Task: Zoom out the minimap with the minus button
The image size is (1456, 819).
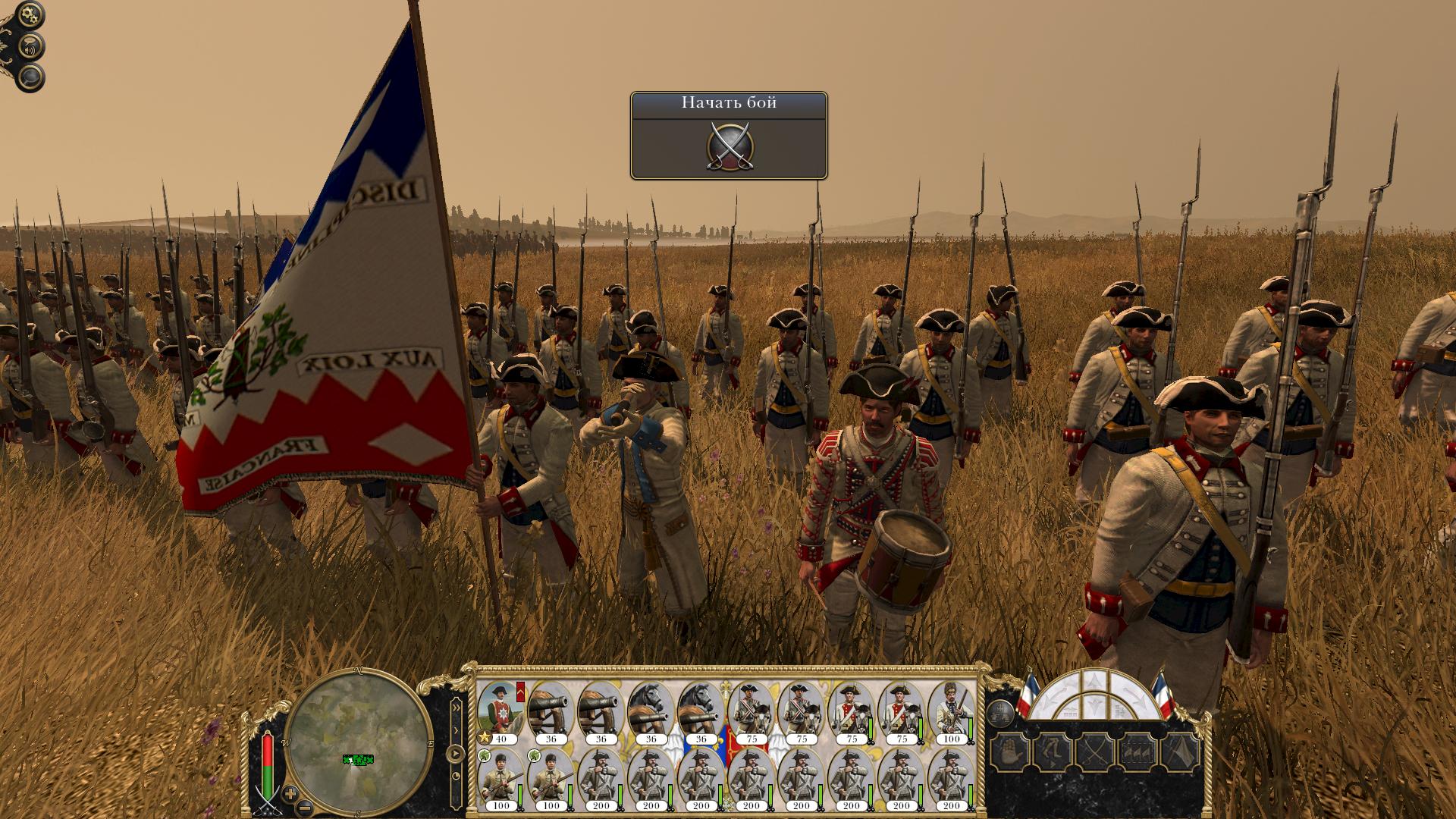Action: click(304, 807)
